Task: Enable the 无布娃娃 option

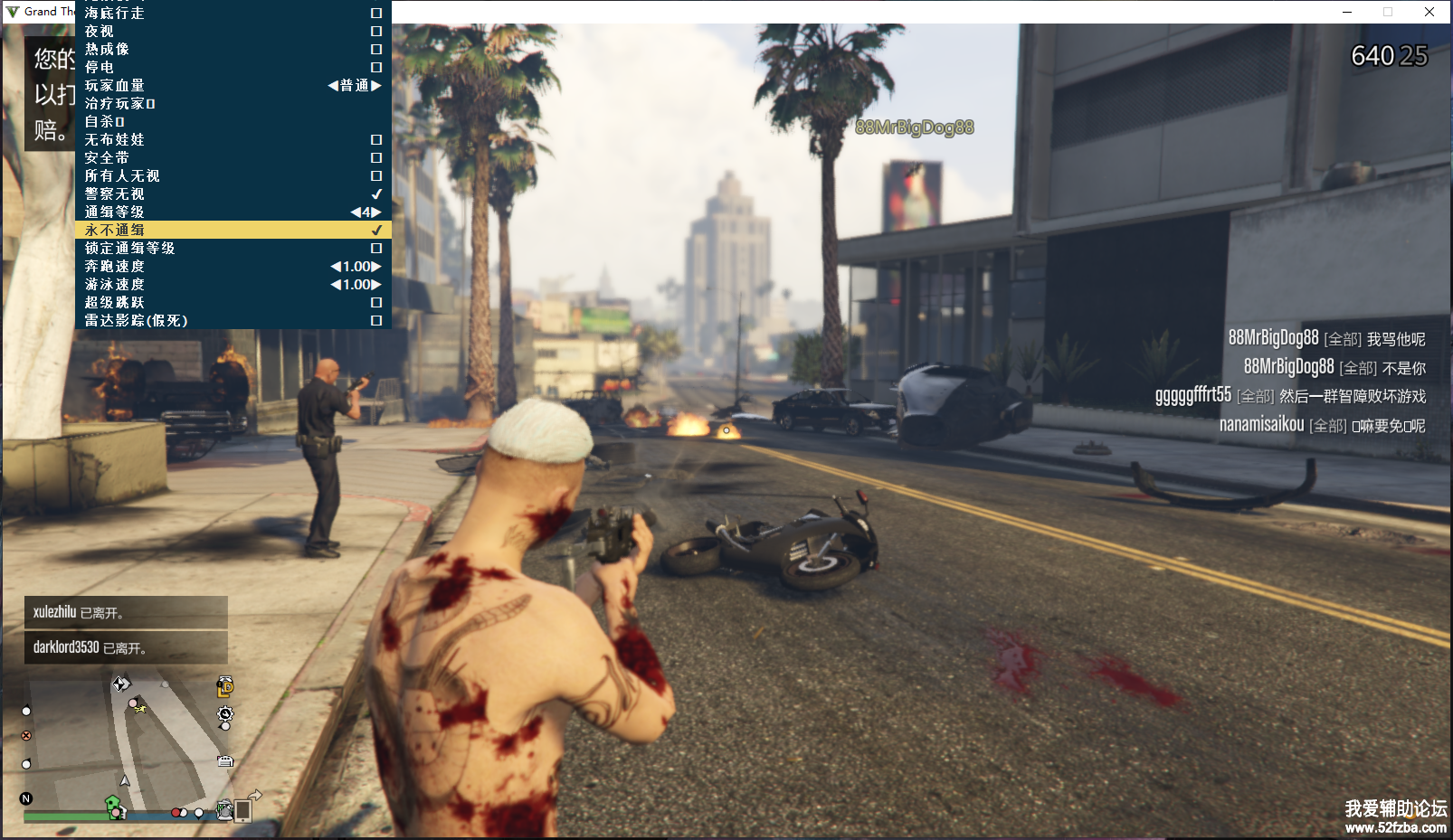Action: 376,140
